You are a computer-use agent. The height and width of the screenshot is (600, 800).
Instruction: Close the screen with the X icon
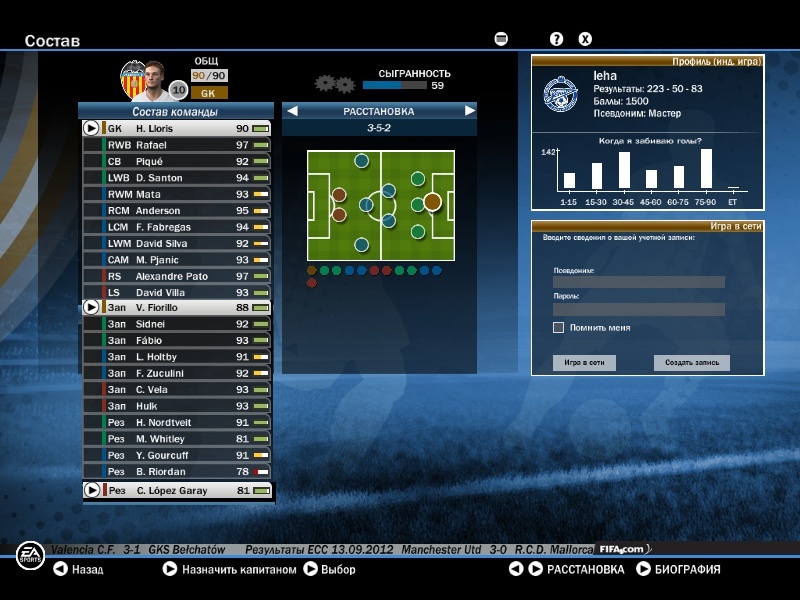click(586, 39)
